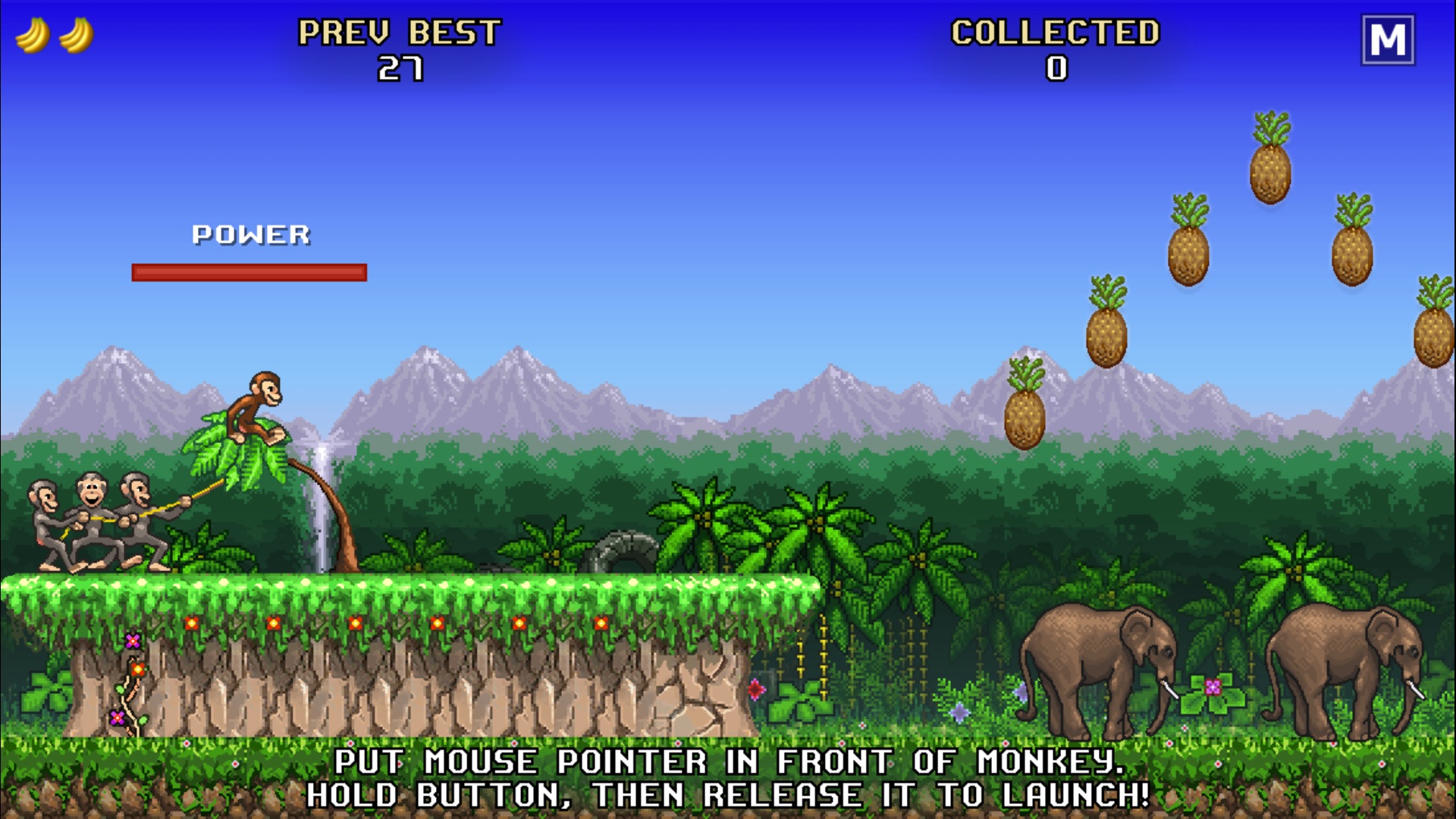
Task: Click the COLLECTED counter
Action: click(1054, 49)
